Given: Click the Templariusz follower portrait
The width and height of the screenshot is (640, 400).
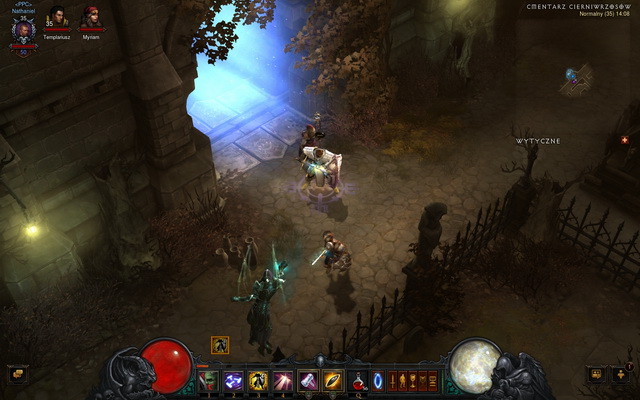Looking at the screenshot, I should [x=56, y=17].
